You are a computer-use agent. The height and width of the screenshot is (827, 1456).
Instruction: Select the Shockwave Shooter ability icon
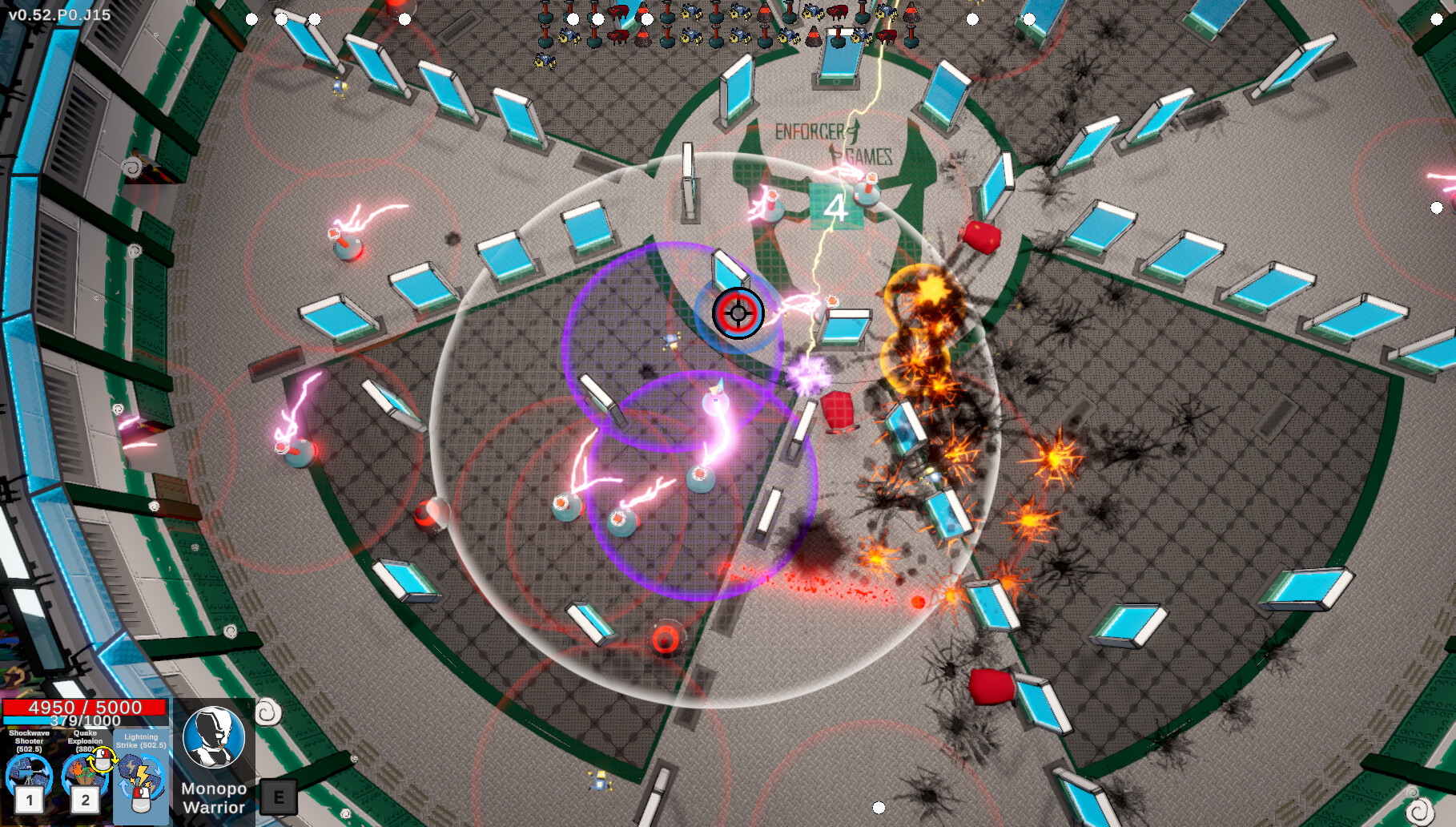(x=28, y=772)
